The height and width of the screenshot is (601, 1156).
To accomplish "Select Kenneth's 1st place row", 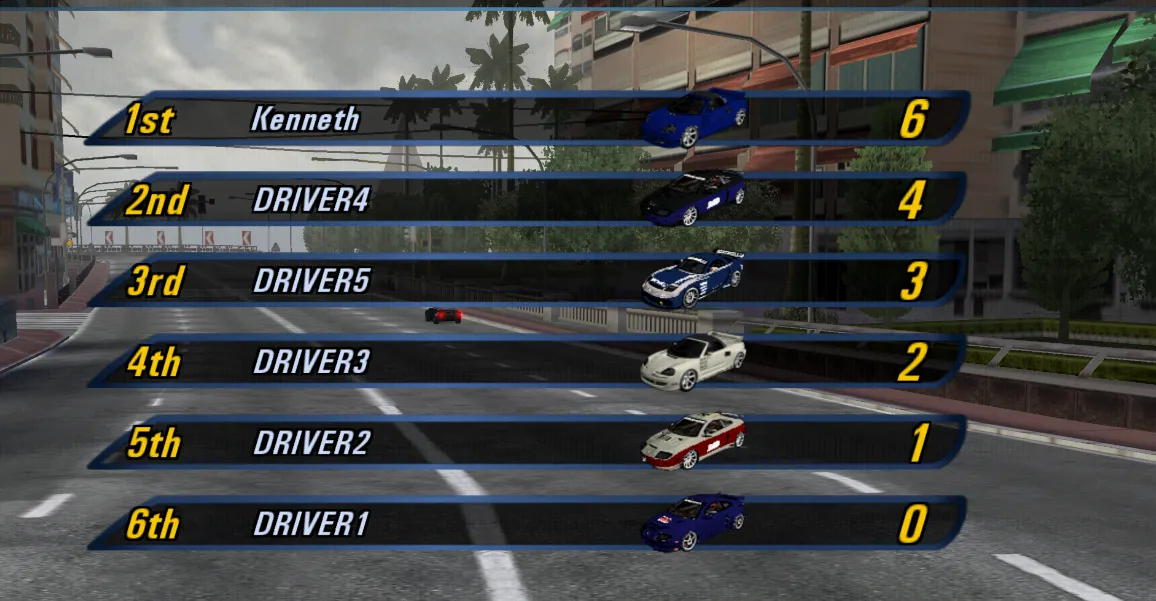I will click(x=527, y=119).
